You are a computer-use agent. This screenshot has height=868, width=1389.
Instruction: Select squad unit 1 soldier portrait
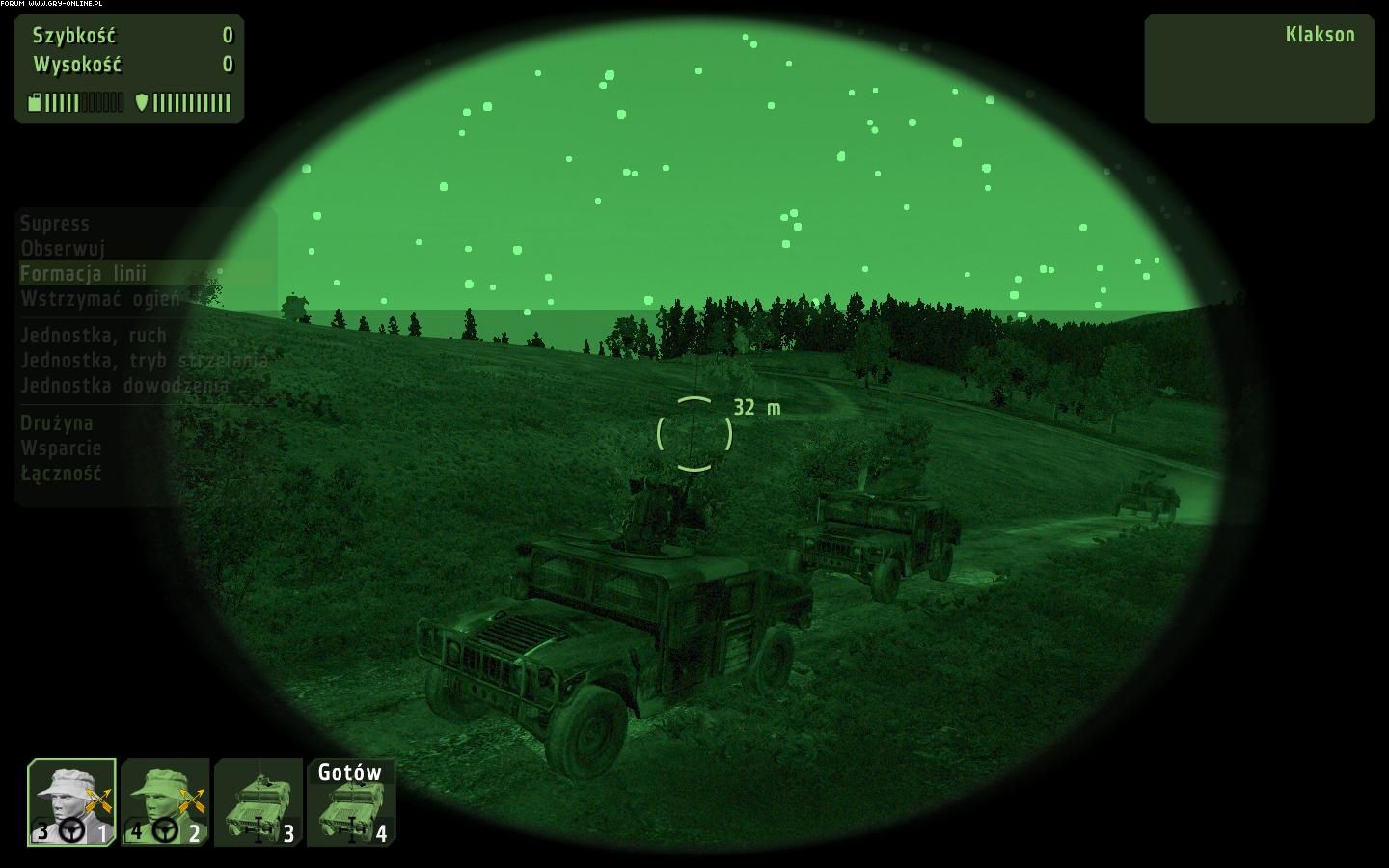pyautogui.click(x=72, y=802)
